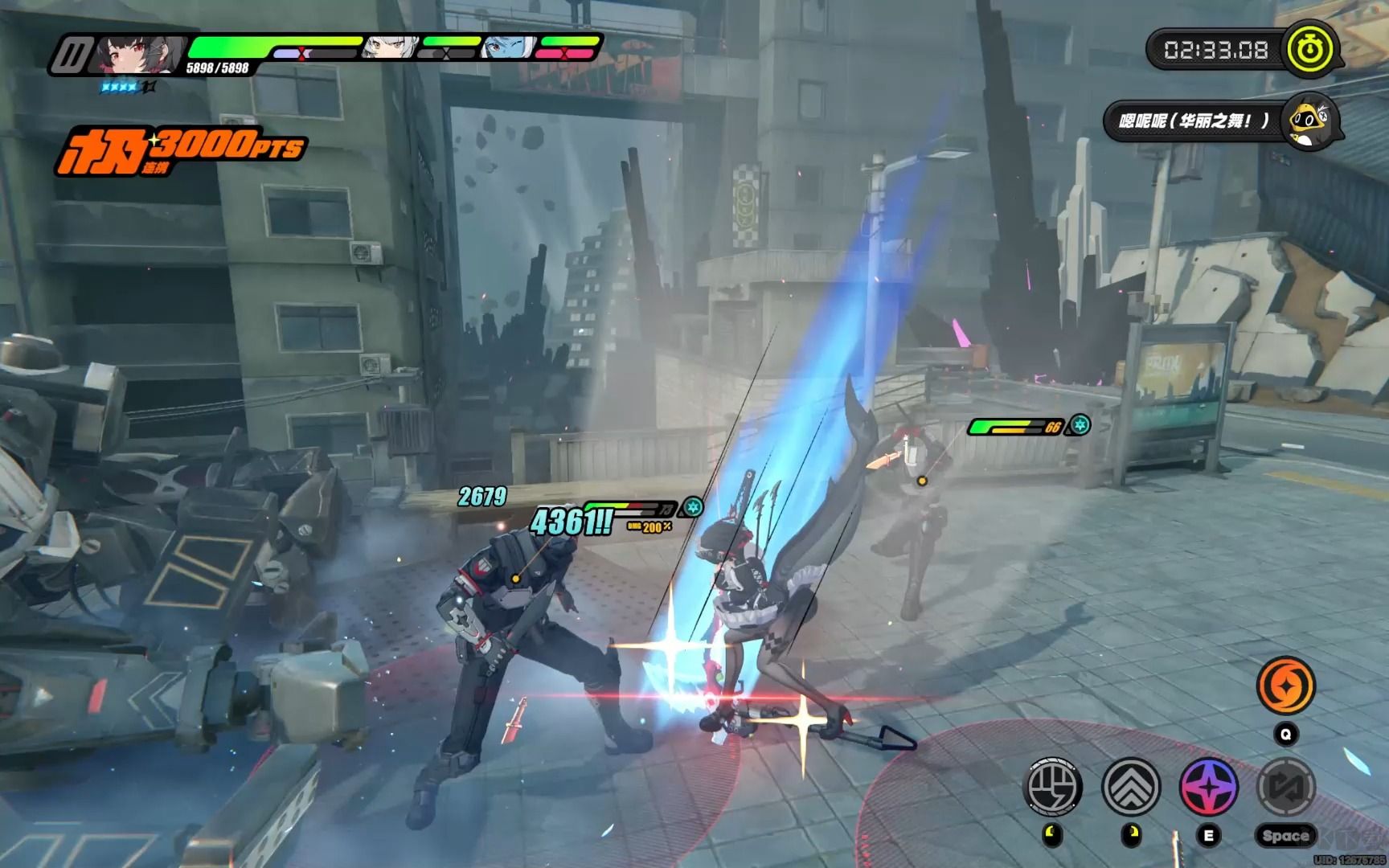Image resolution: width=1389 pixels, height=868 pixels.
Task: Pause the game with the top-left button
Action: click(x=73, y=55)
